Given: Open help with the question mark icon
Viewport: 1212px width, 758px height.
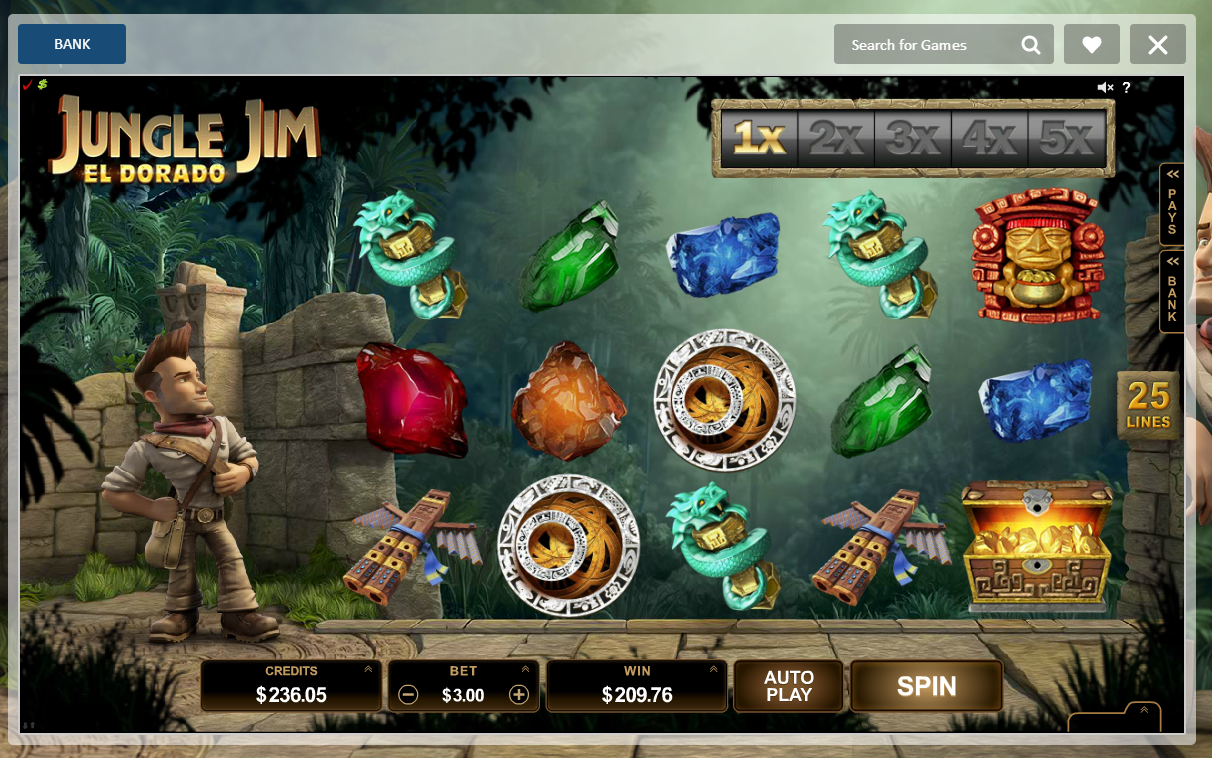Looking at the screenshot, I should click(1127, 88).
